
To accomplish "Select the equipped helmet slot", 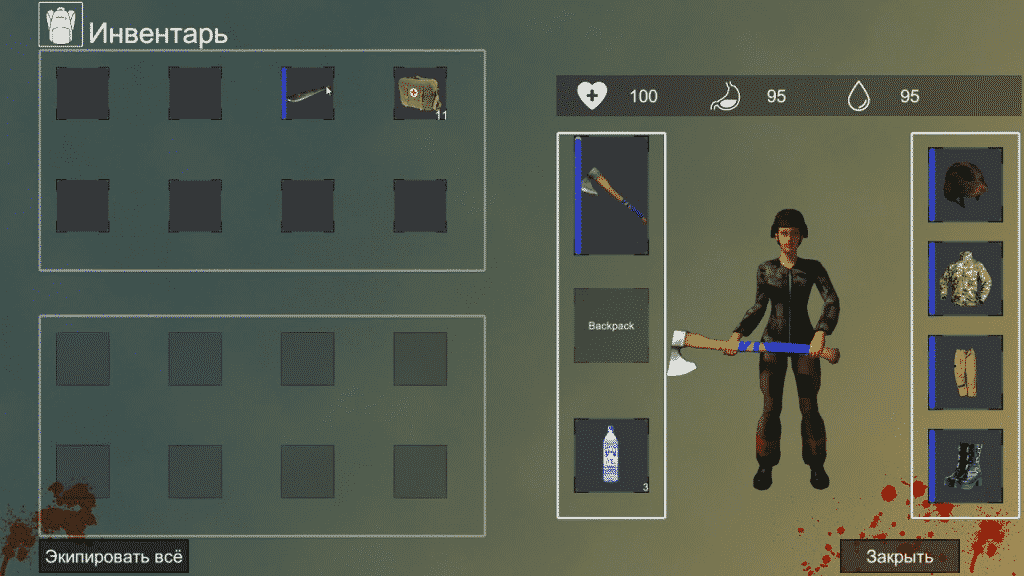I will coord(966,184).
